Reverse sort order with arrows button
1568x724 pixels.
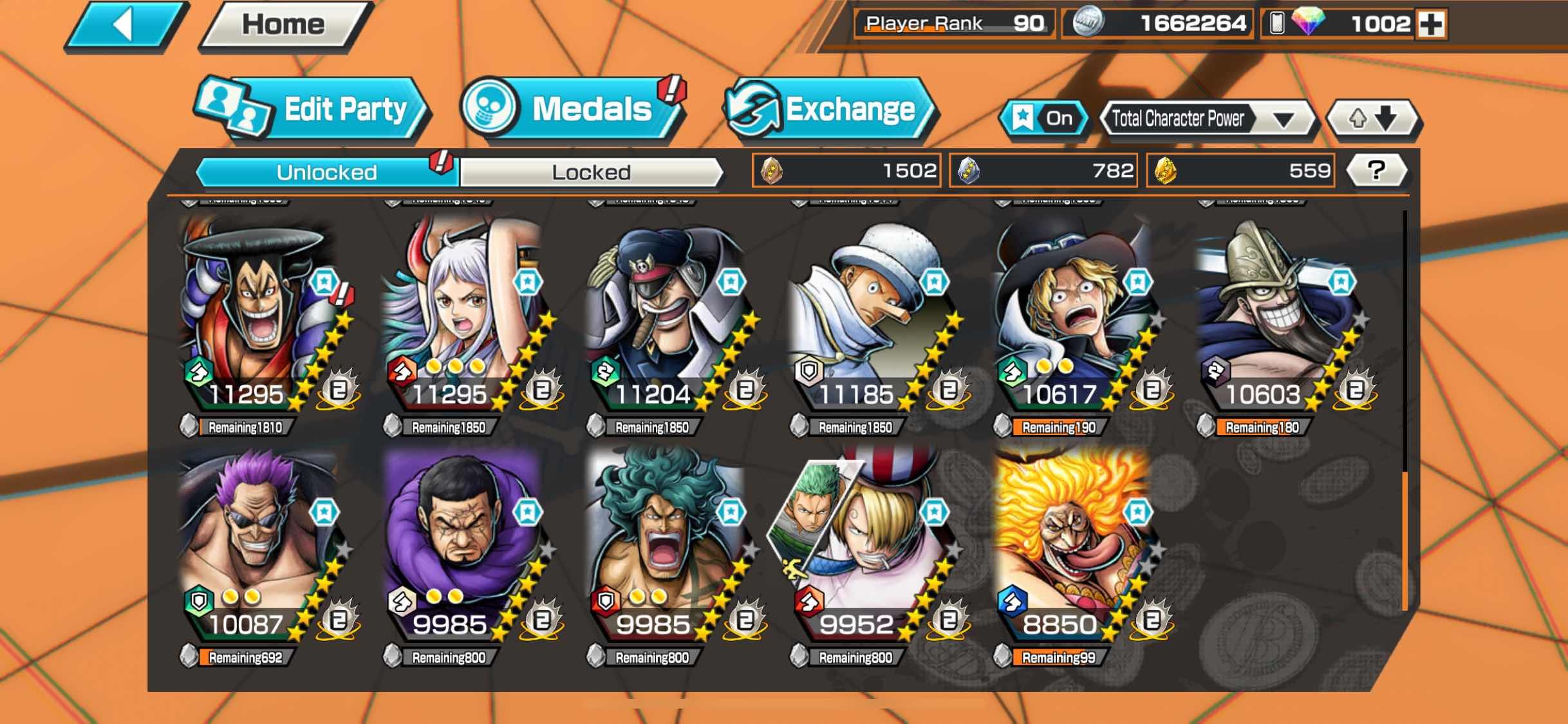point(1372,118)
